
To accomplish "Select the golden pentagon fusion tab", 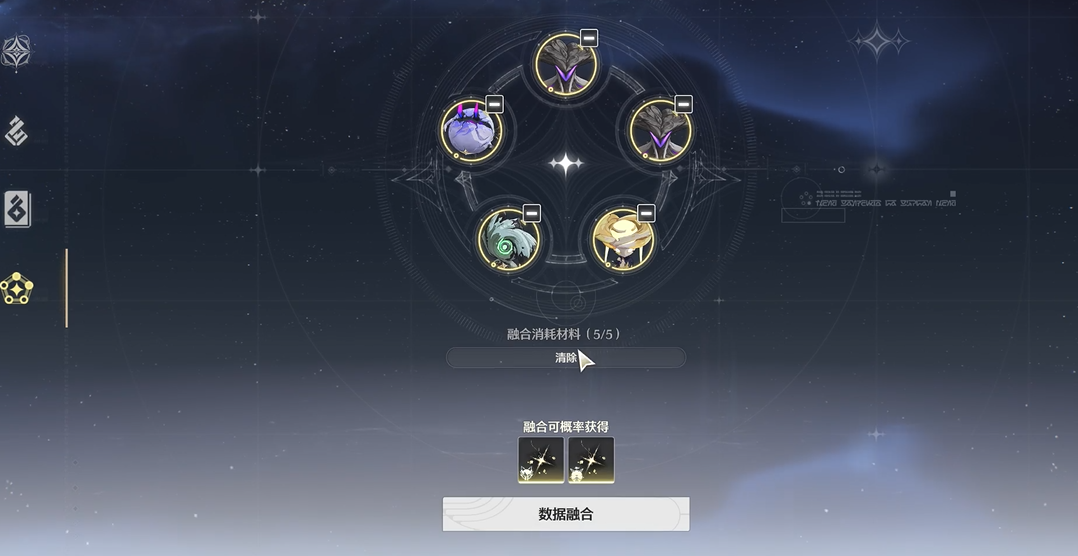I will 17,288.
